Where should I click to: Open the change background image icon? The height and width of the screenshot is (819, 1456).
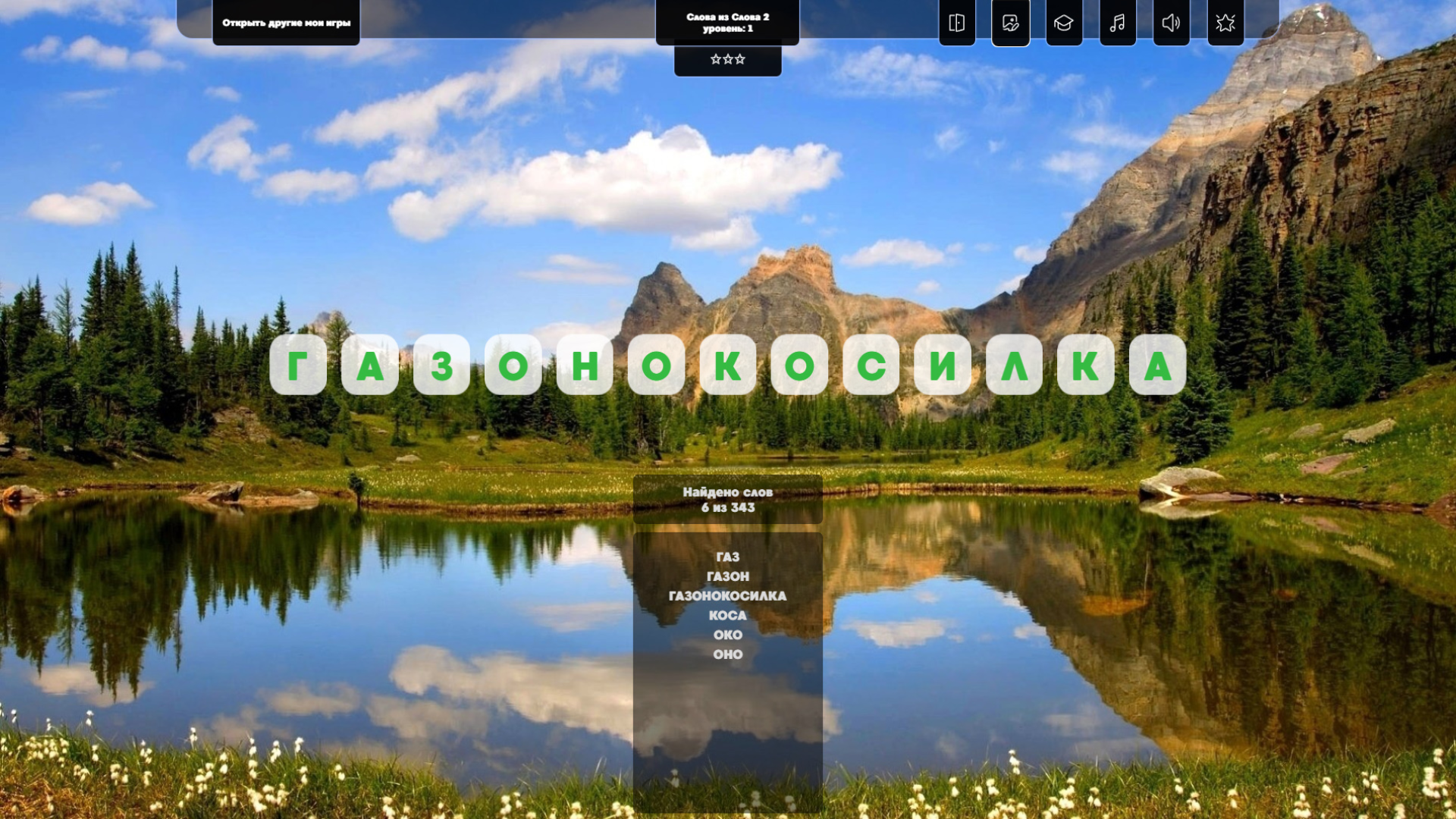[x=1010, y=24]
